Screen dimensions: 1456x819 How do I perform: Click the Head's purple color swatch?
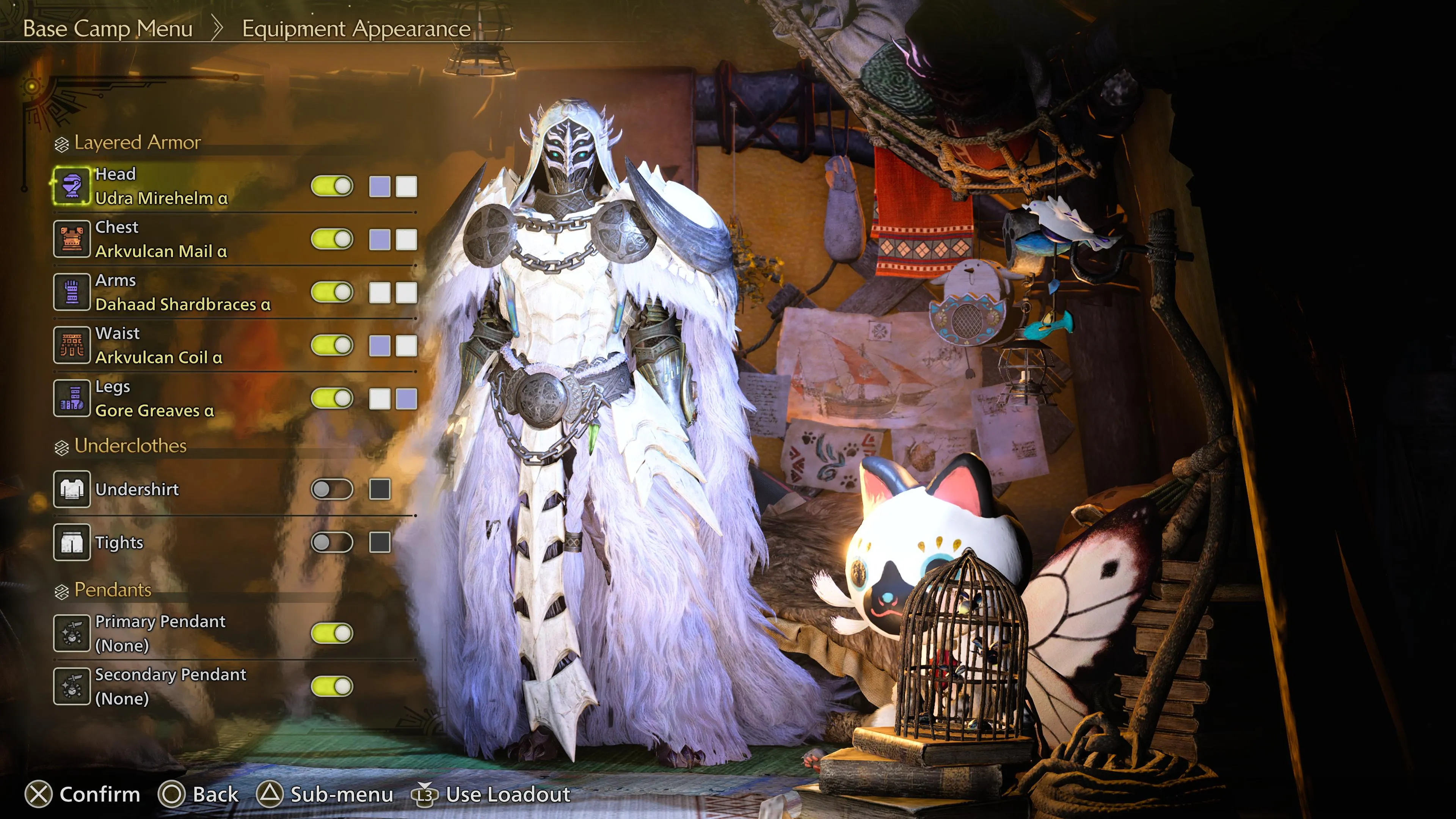[380, 187]
